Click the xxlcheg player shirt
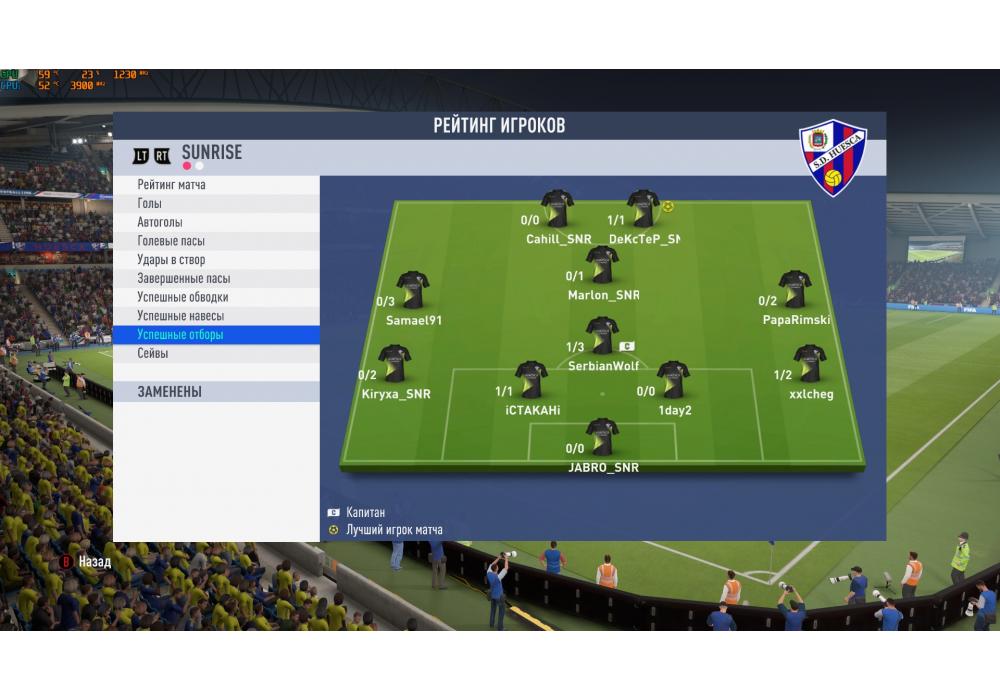Image resolution: width=1000 pixels, height=700 pixels. click(809, 364)
